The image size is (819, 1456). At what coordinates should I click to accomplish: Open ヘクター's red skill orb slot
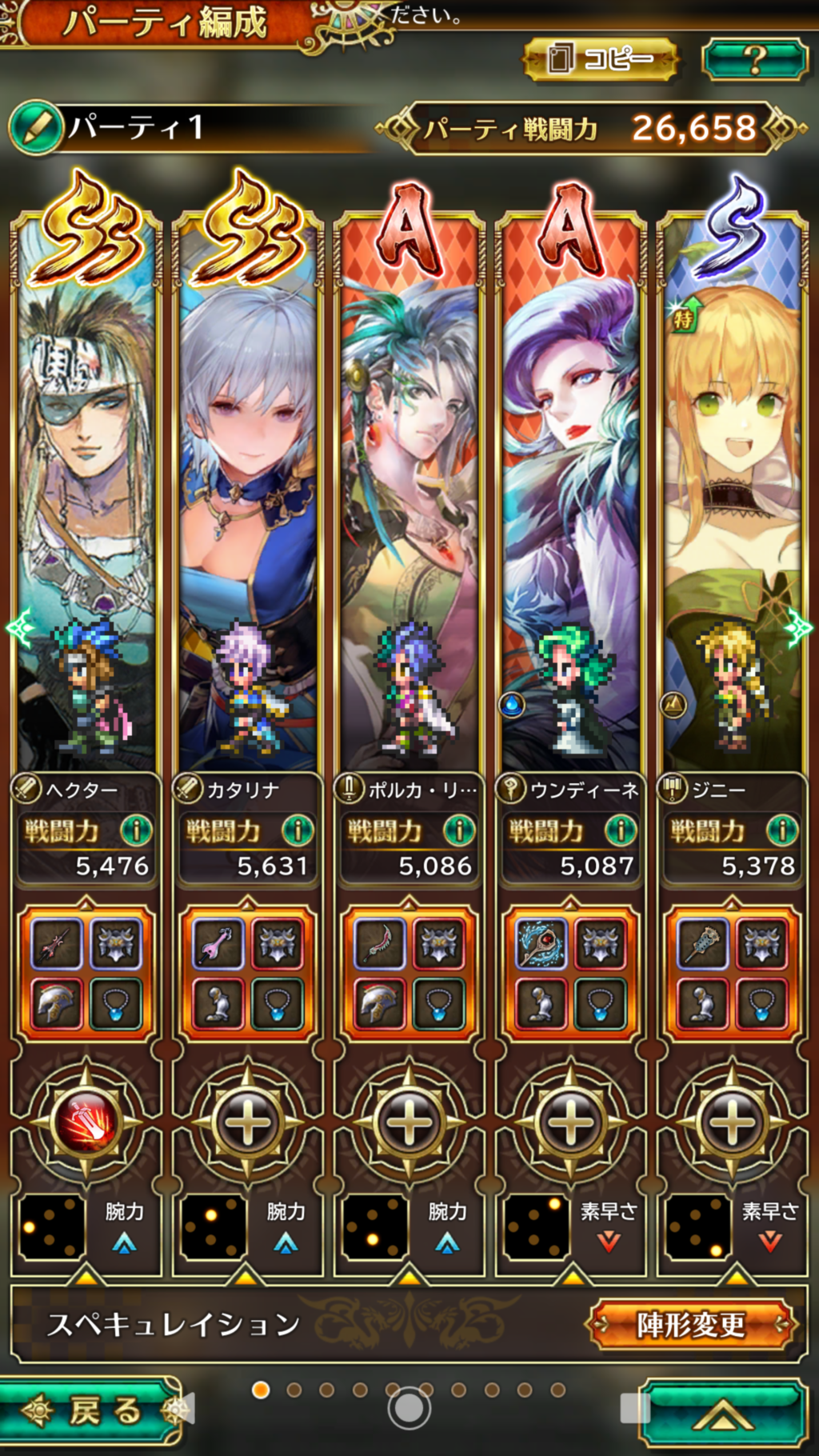pyautogui.click(x=86, y=1122)
